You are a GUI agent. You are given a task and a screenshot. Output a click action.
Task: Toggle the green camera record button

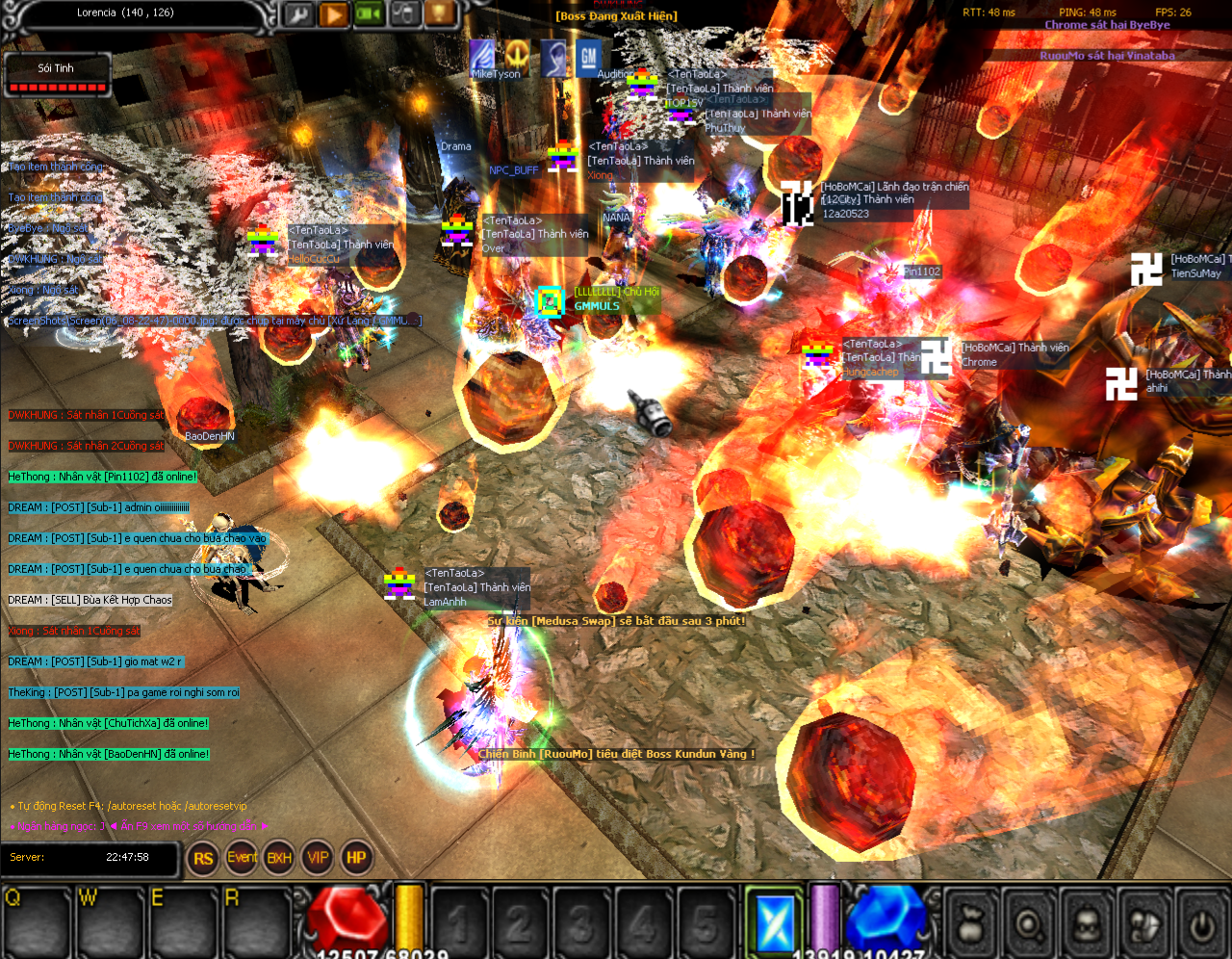[x=370, y=13]
